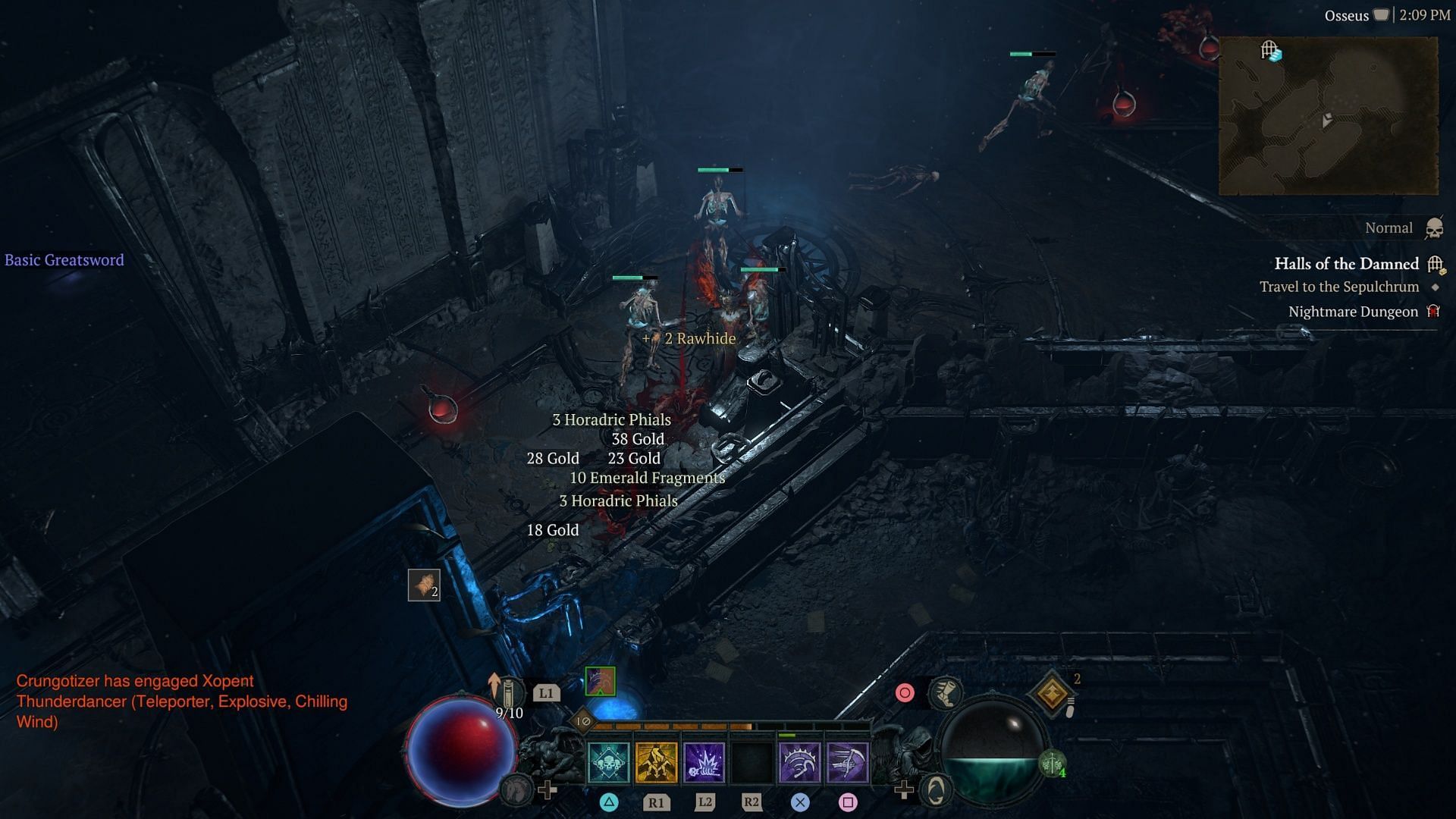This screenshot has width=1456, height=819.
Task: Click the horse mount icon
Action: 516,790
